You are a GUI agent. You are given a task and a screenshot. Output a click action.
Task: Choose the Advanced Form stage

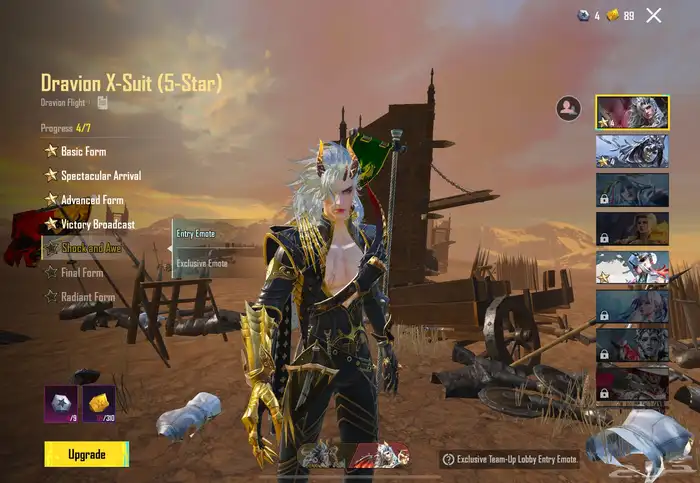[x=92, y=200]
